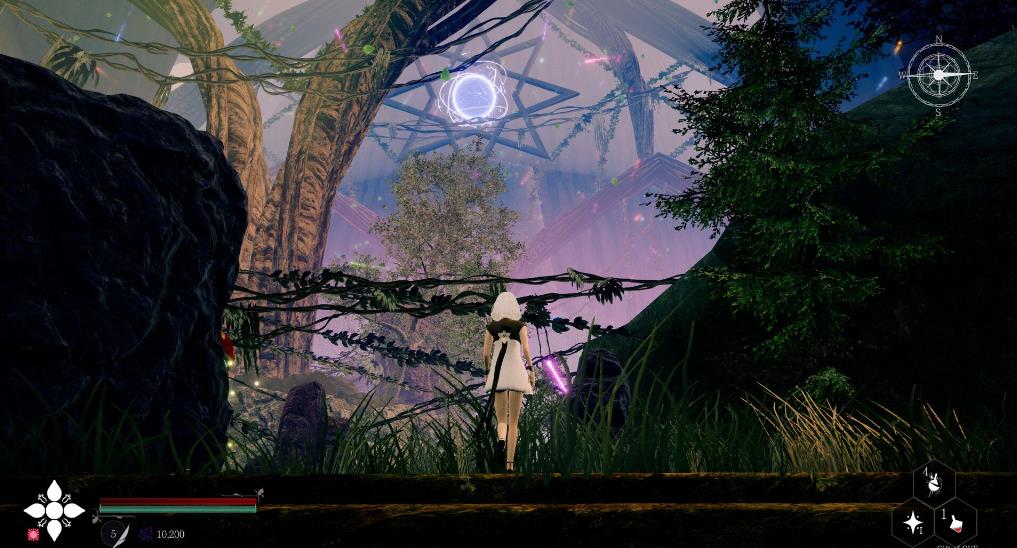The width and height of the screenshot is (1017, 548).
Task: Select the feather item slot
Action: (117, 532)
